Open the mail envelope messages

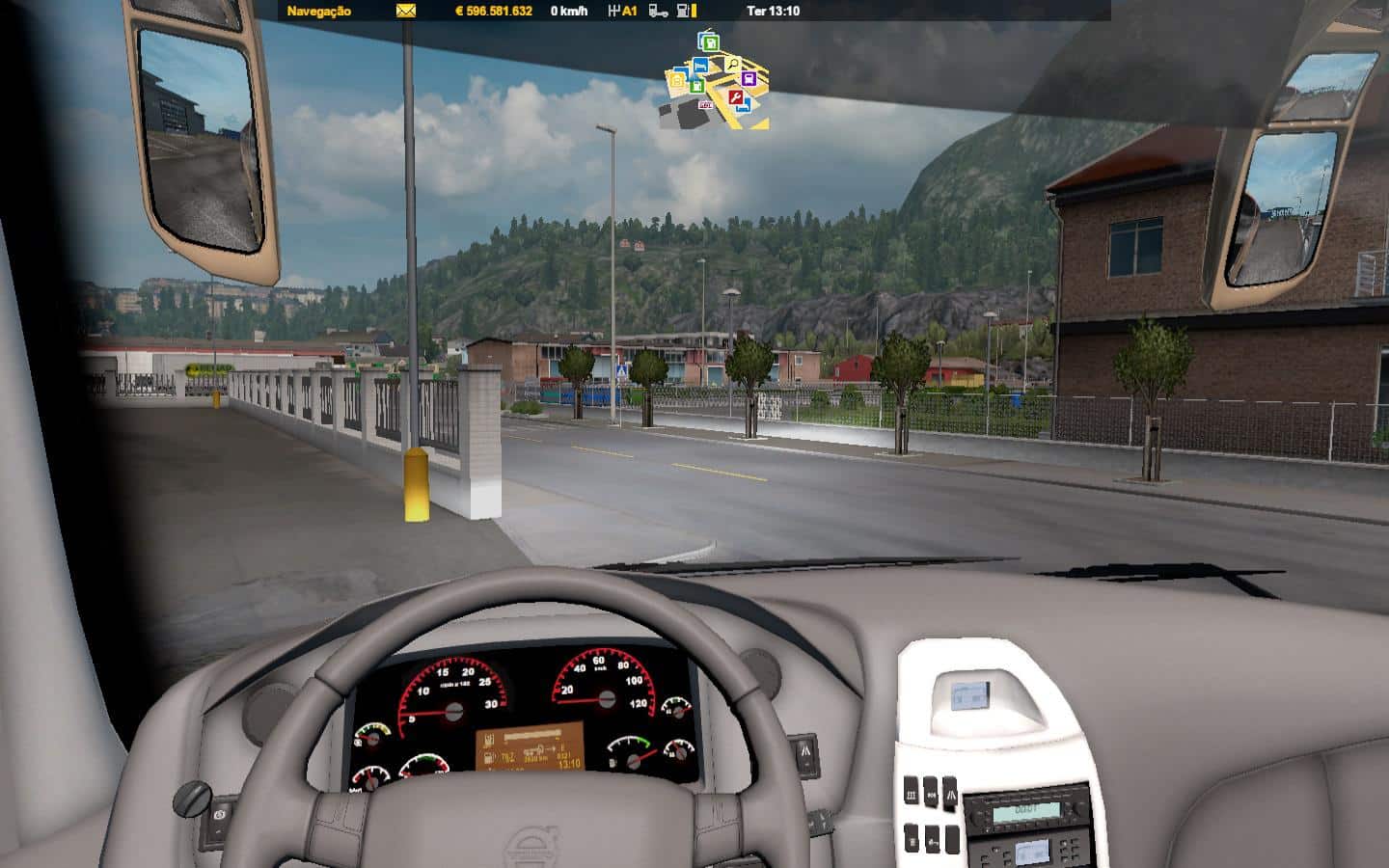tap(405, 12)
